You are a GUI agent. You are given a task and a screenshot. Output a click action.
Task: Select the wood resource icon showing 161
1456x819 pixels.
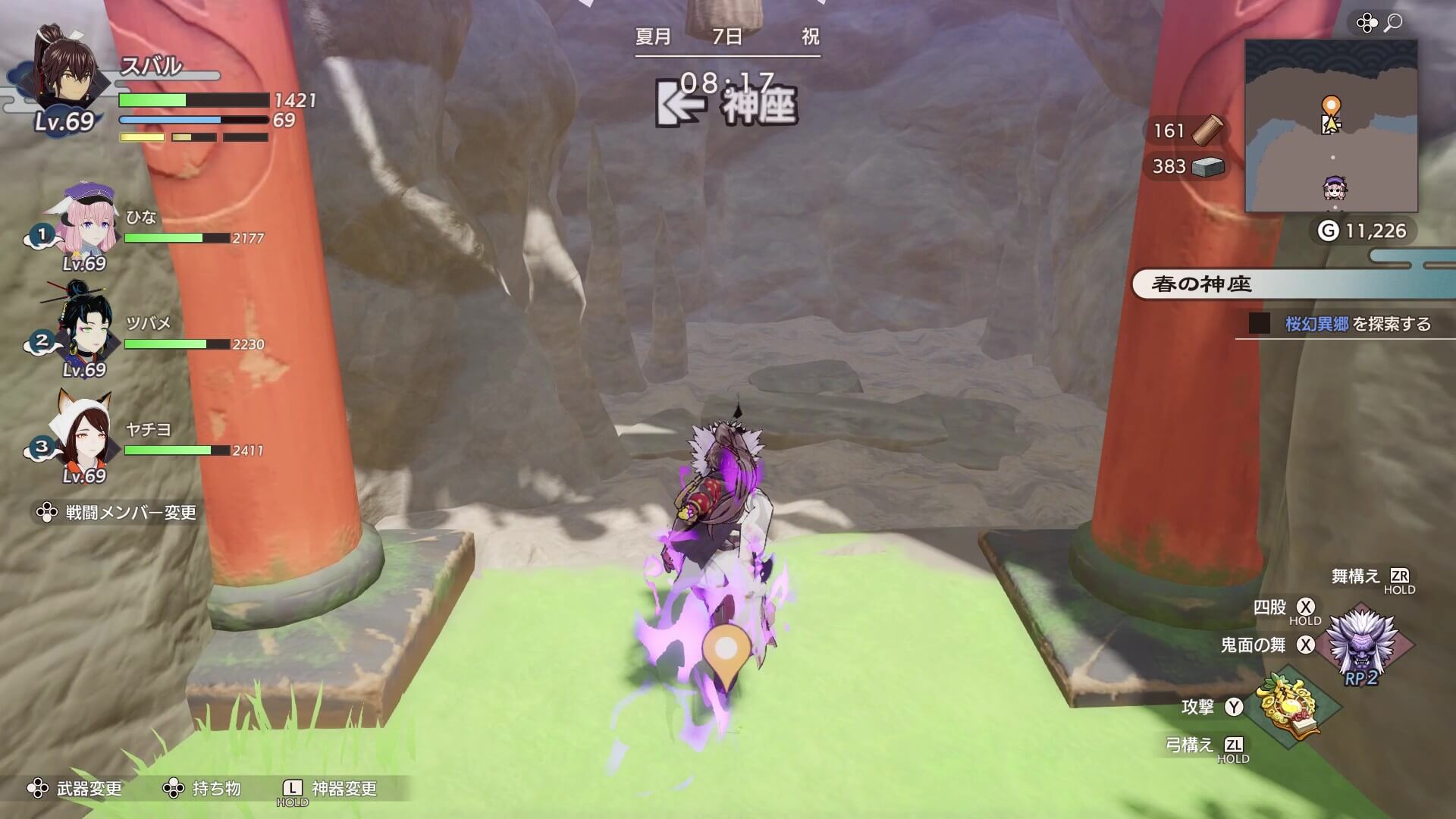1207,130
